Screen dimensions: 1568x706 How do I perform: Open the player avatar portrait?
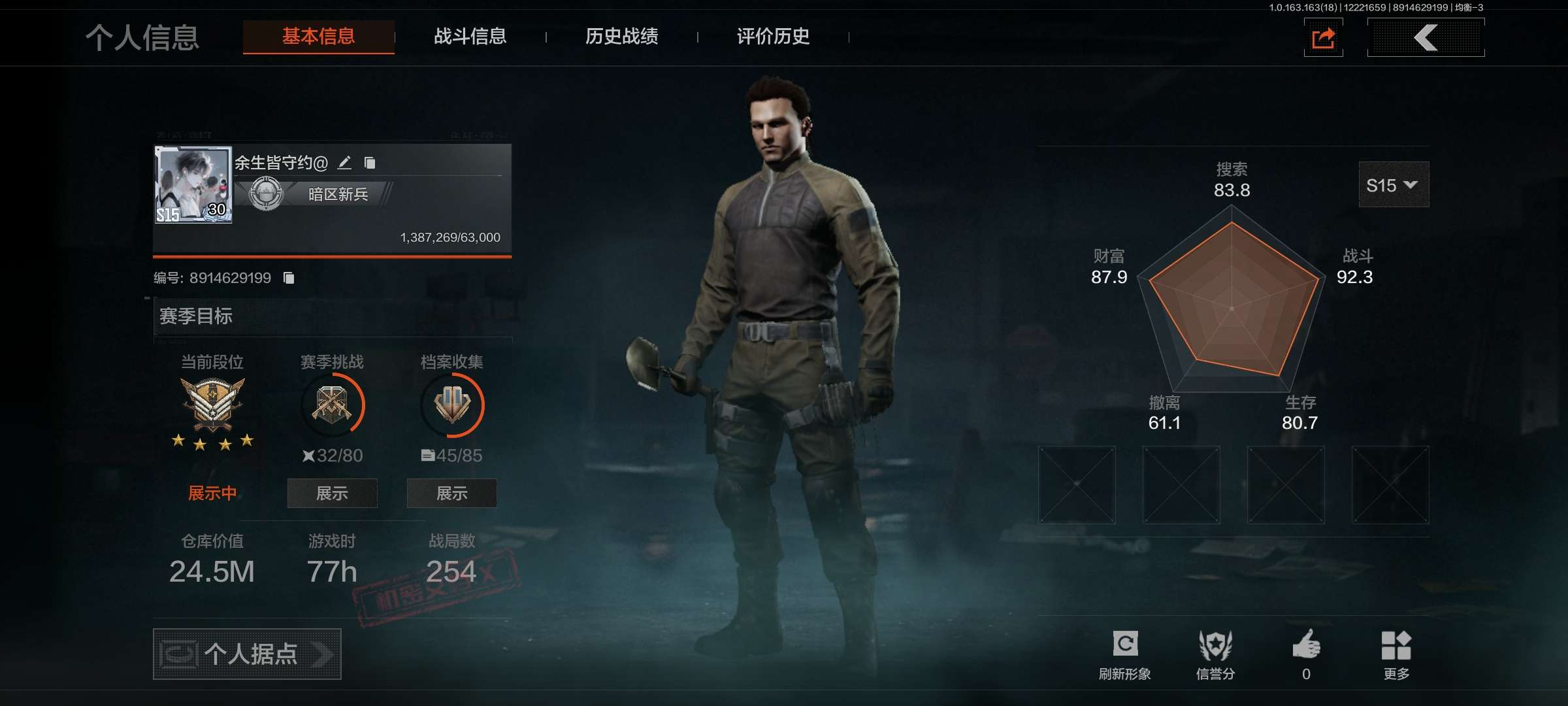point(193,184)
